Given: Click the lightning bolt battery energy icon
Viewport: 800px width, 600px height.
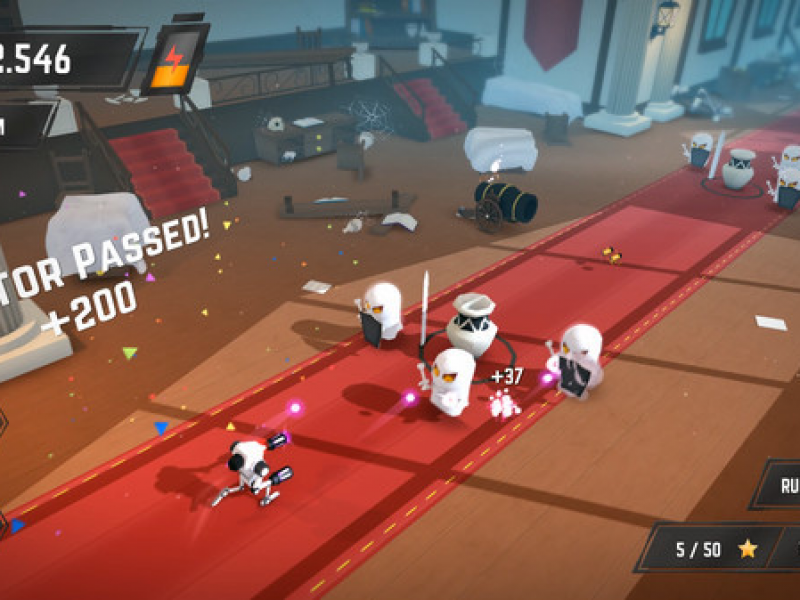Looking at the screenshot, I should pyautogui.click(x=176, y=59).
